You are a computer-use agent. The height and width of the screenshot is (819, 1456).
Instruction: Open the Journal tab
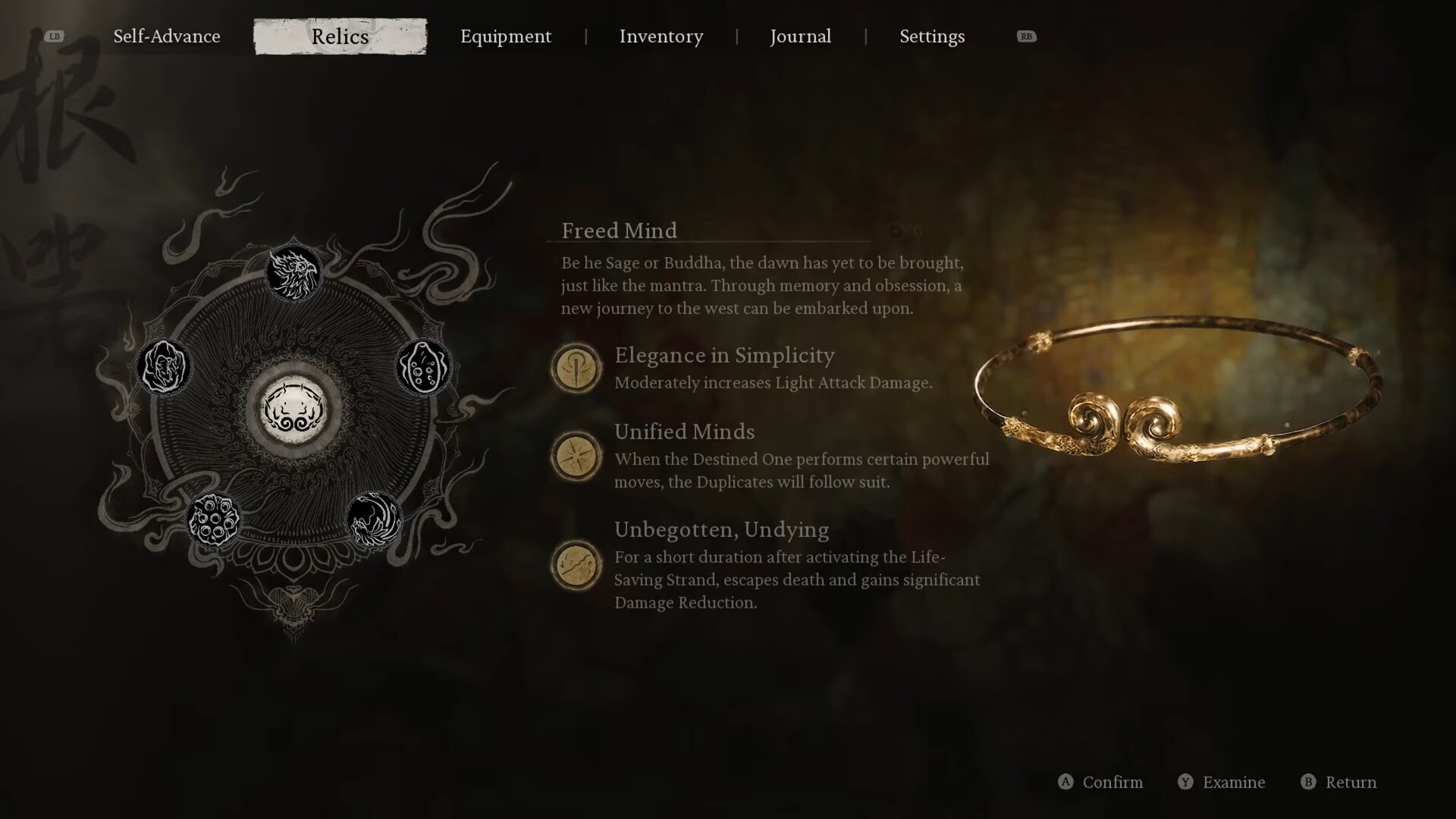800,36
